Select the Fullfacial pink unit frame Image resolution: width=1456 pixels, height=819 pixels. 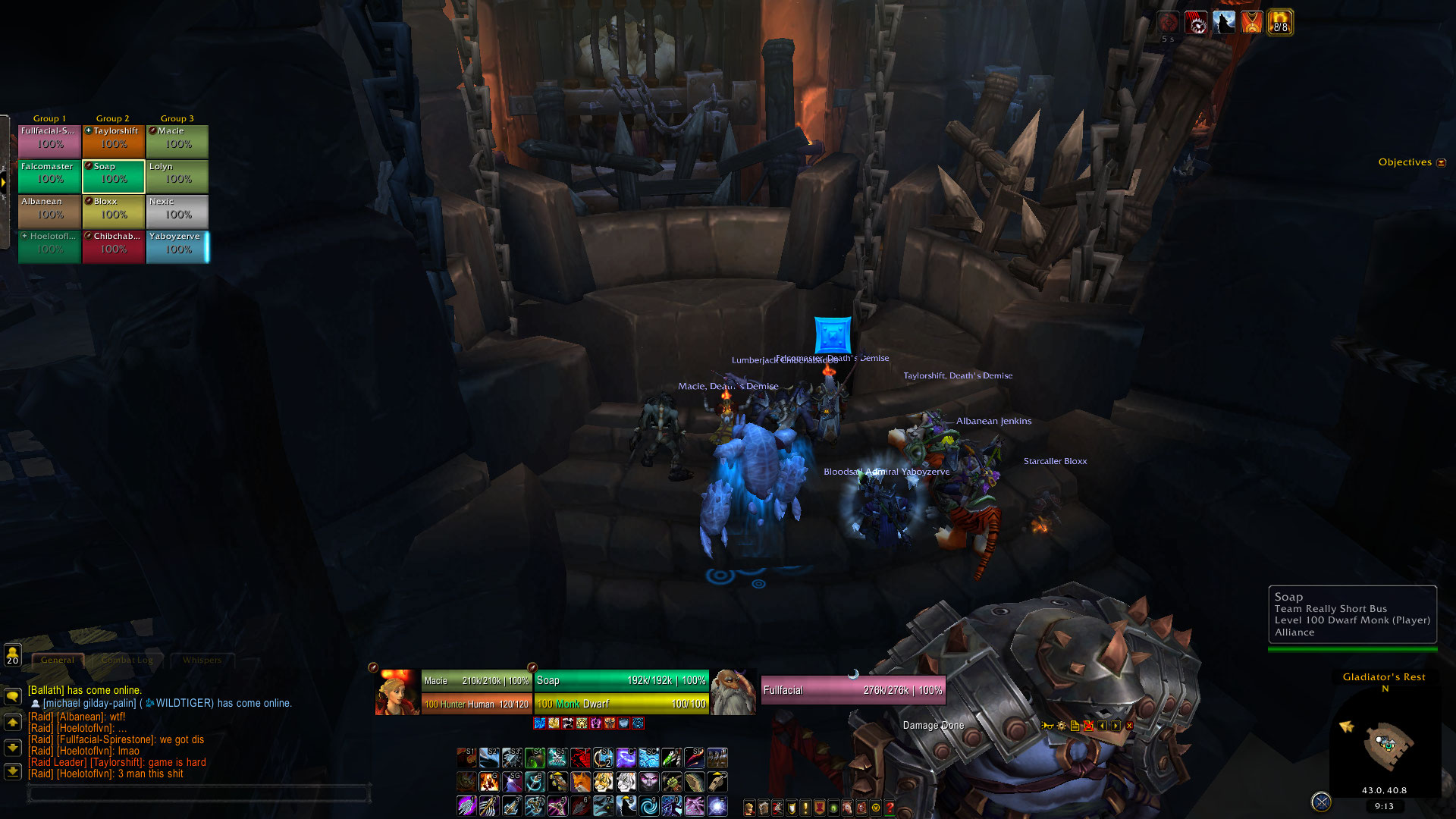pyautogui.click(x=853, y=690)
